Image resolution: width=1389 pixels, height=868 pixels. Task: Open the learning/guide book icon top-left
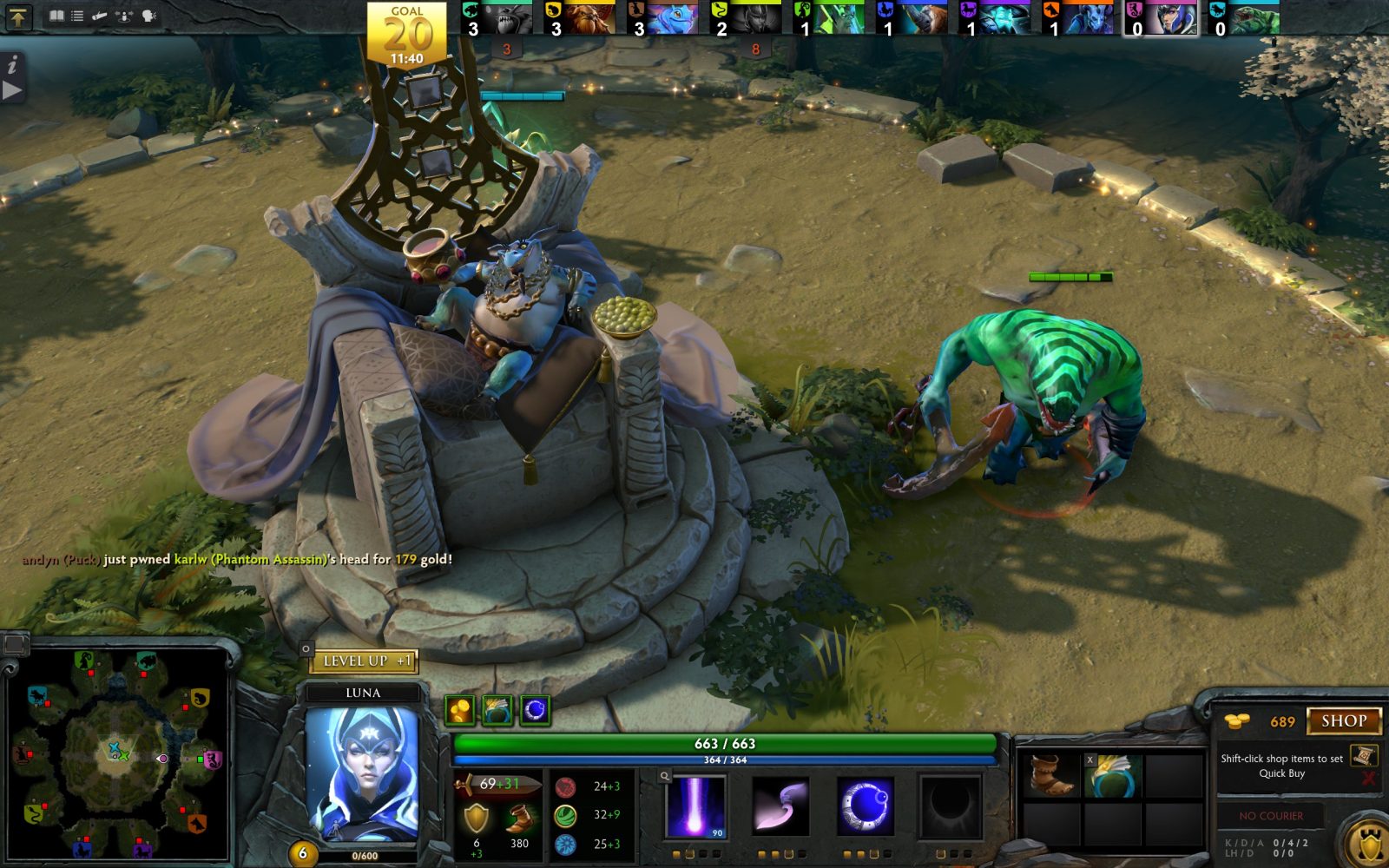tap(57, 14)
